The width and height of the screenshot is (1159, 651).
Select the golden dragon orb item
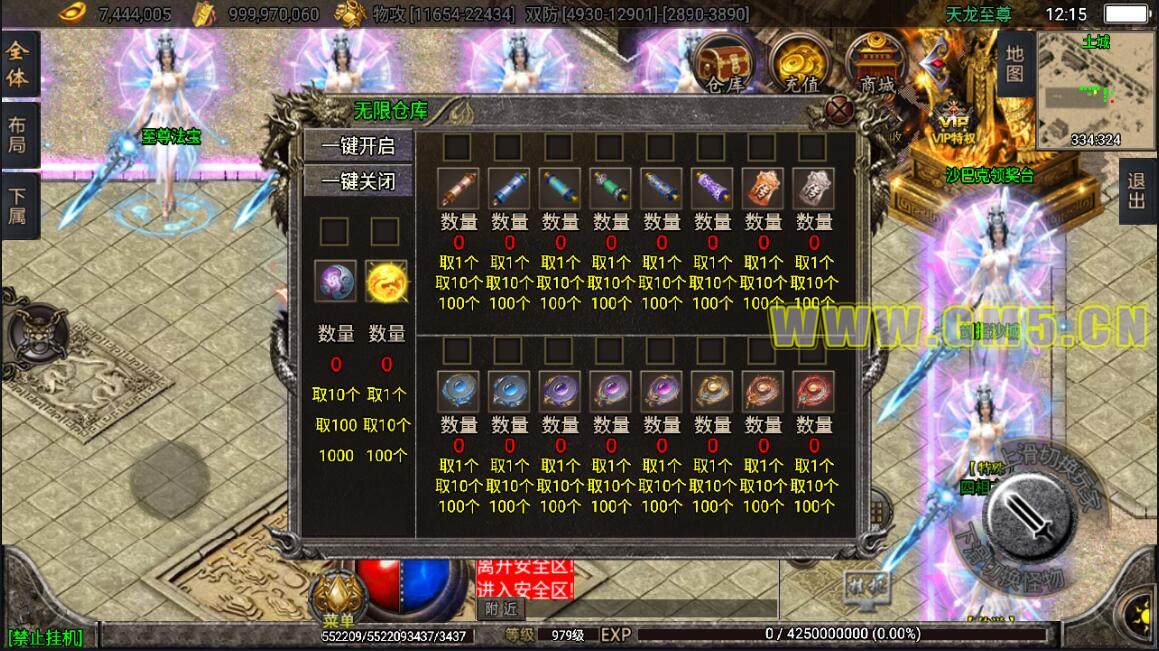(385, 281)
